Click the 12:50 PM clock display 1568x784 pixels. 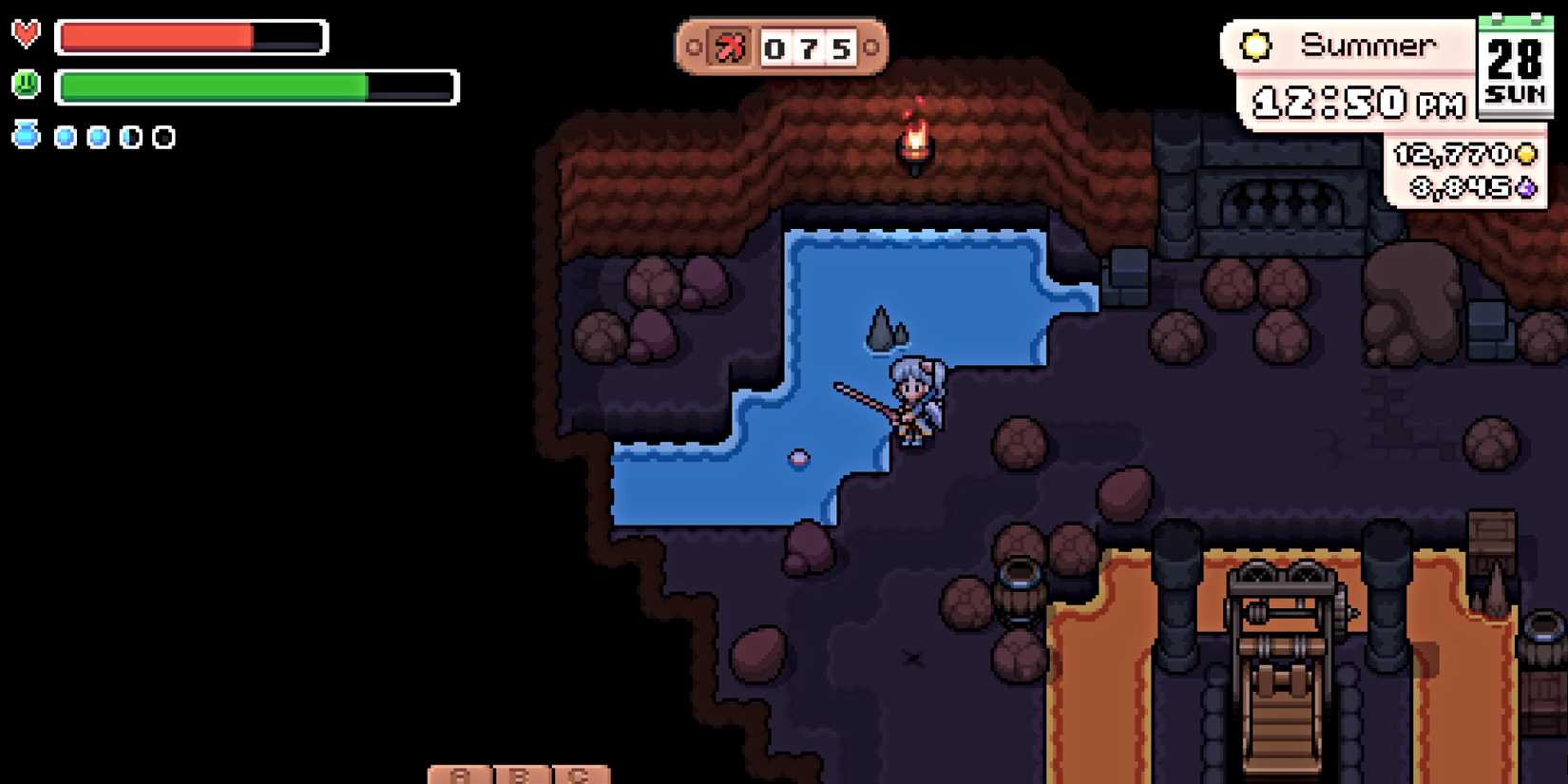[x=1359, y=103]
